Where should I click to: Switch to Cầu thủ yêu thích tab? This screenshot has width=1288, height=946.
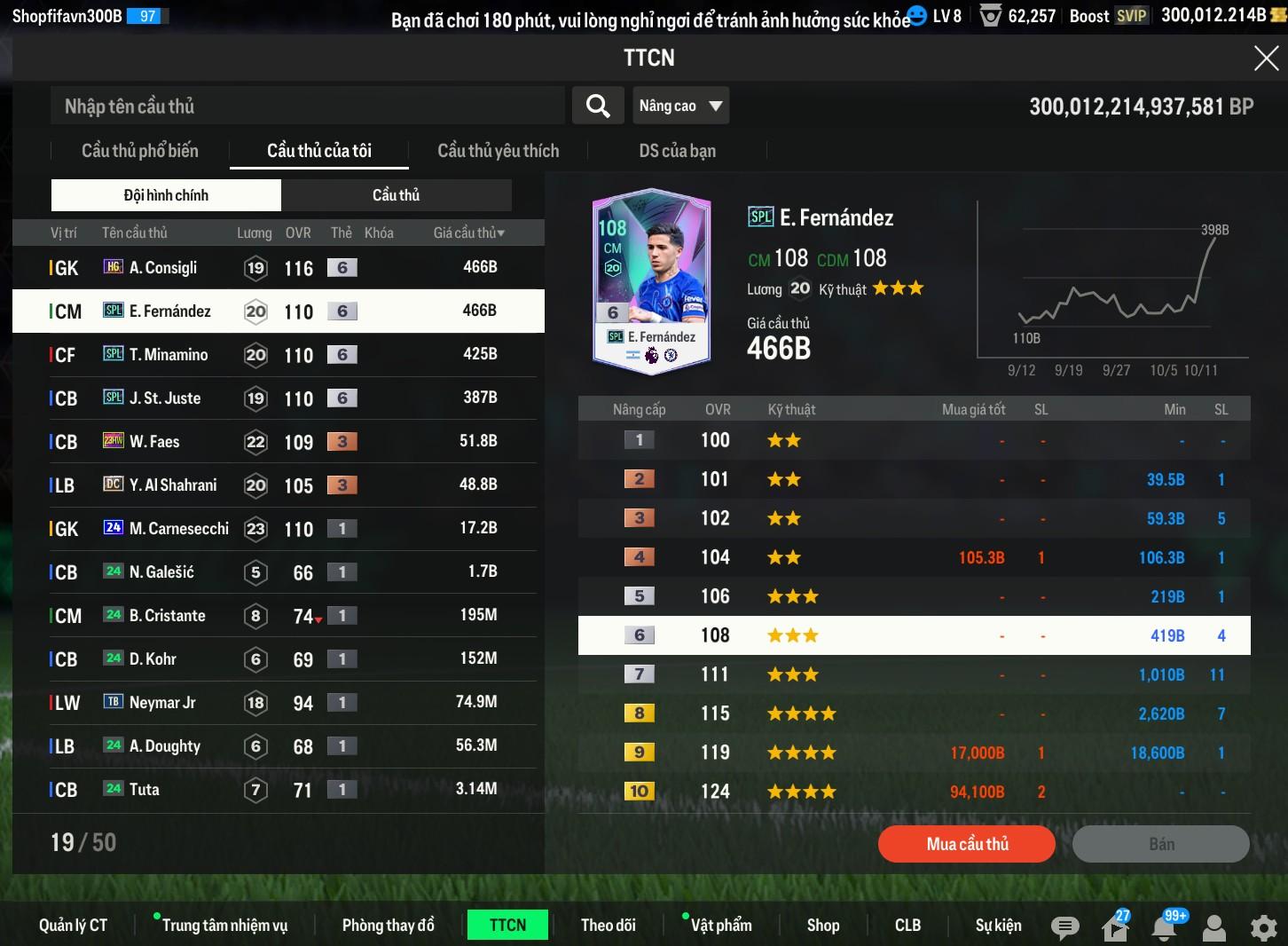[x=498, y=151]
